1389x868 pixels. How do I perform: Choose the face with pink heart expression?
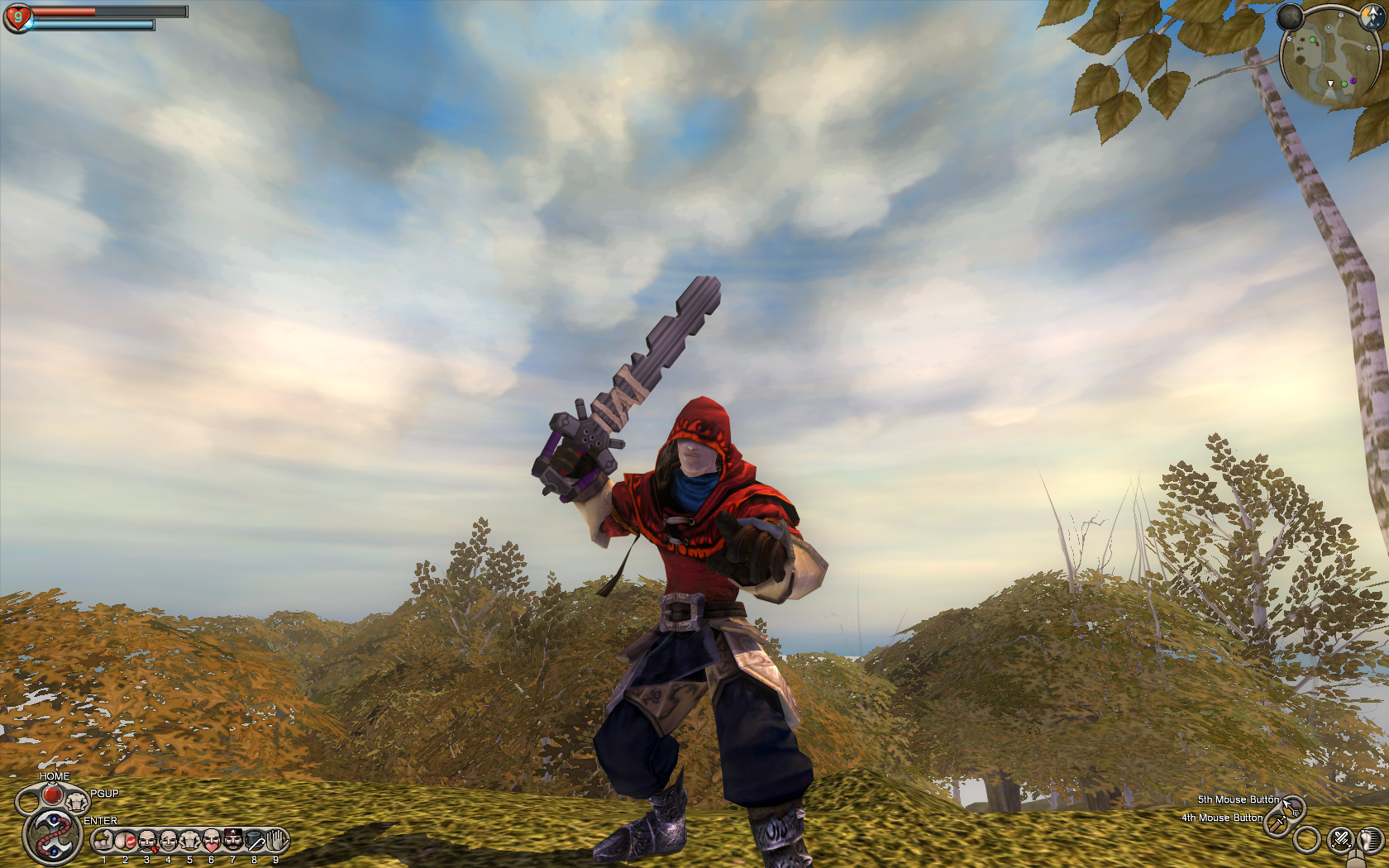pos(212,842)
